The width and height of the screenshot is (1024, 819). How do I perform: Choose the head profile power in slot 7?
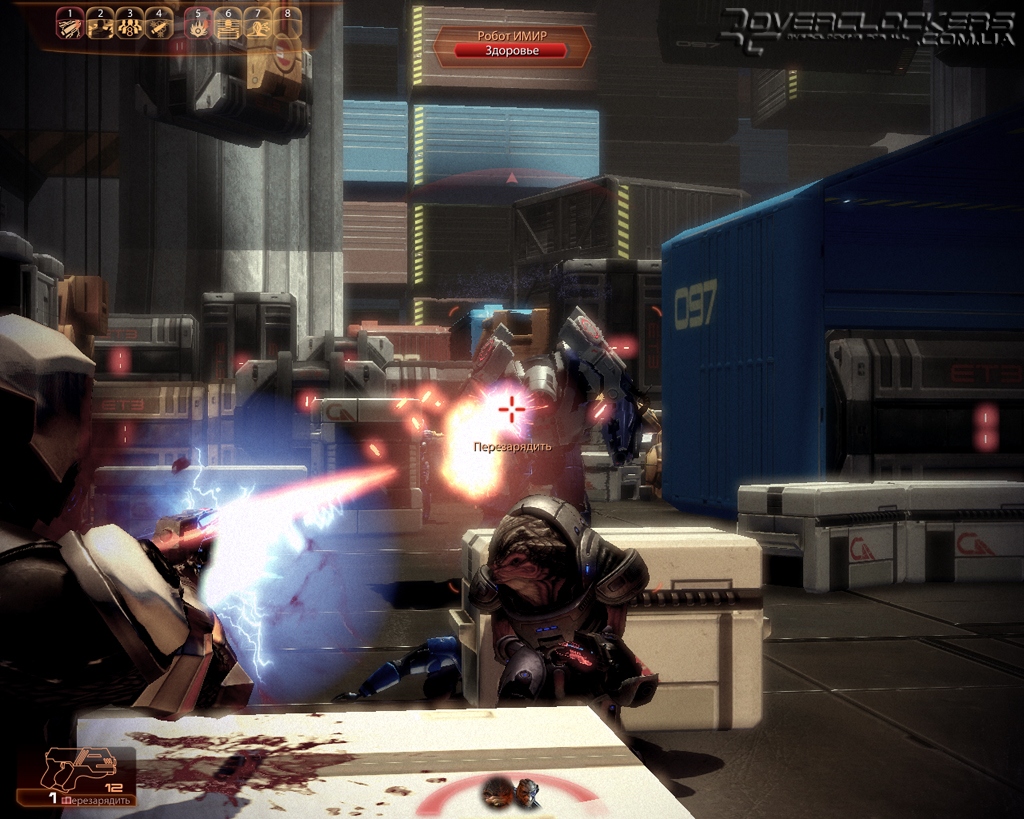coord(258,27)
